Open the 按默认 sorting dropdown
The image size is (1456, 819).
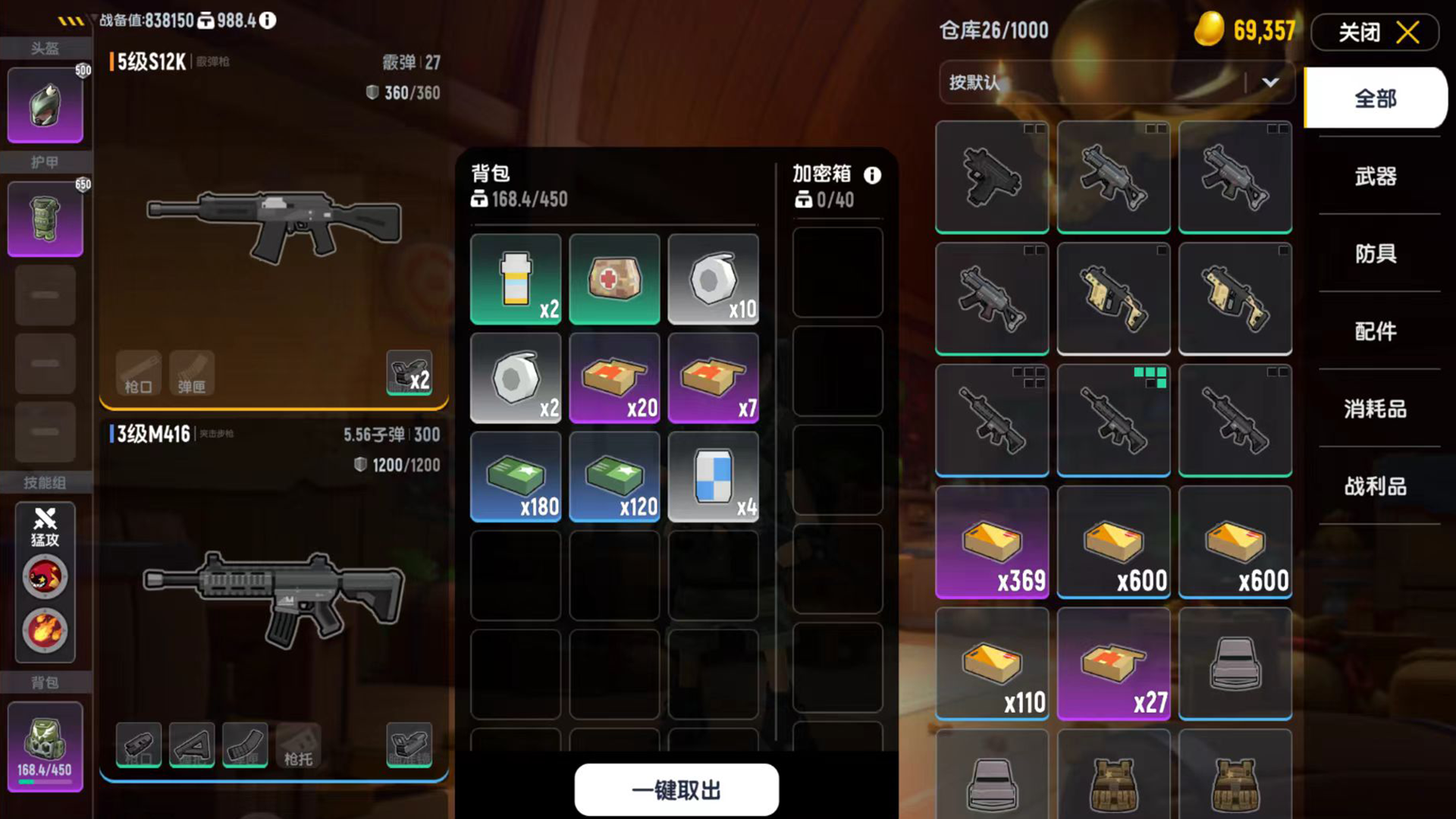(x=1116, y=83)
